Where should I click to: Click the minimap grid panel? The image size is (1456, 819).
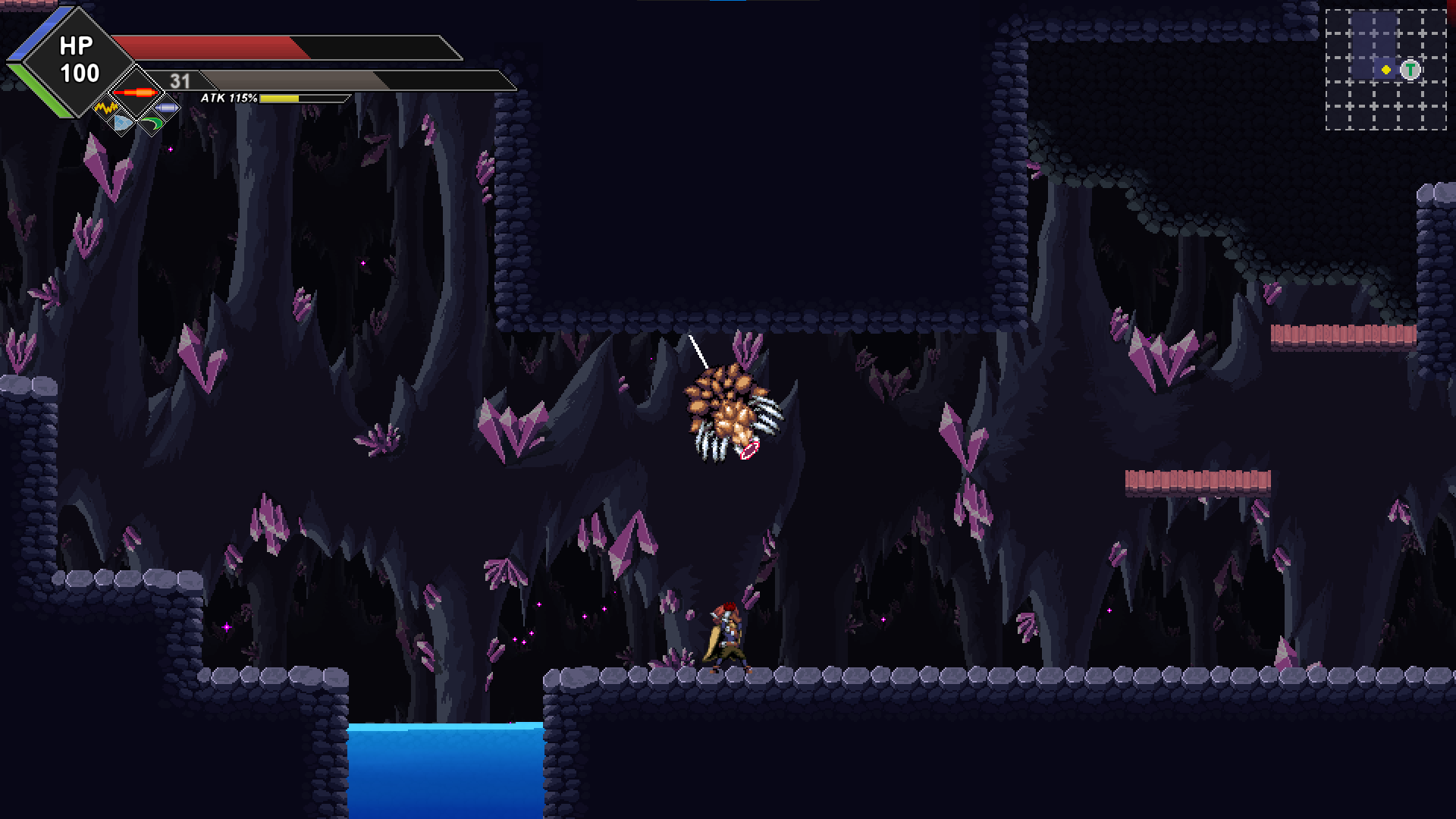point(1388,68)
